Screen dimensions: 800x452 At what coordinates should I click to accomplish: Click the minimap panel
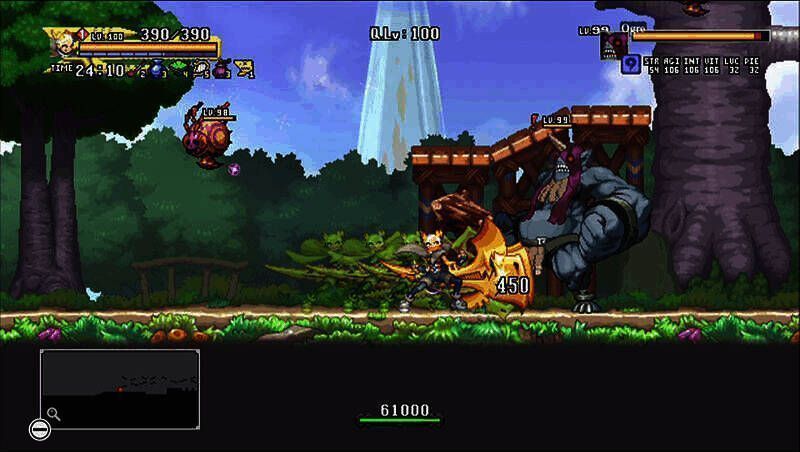click(x=119, y=388)
